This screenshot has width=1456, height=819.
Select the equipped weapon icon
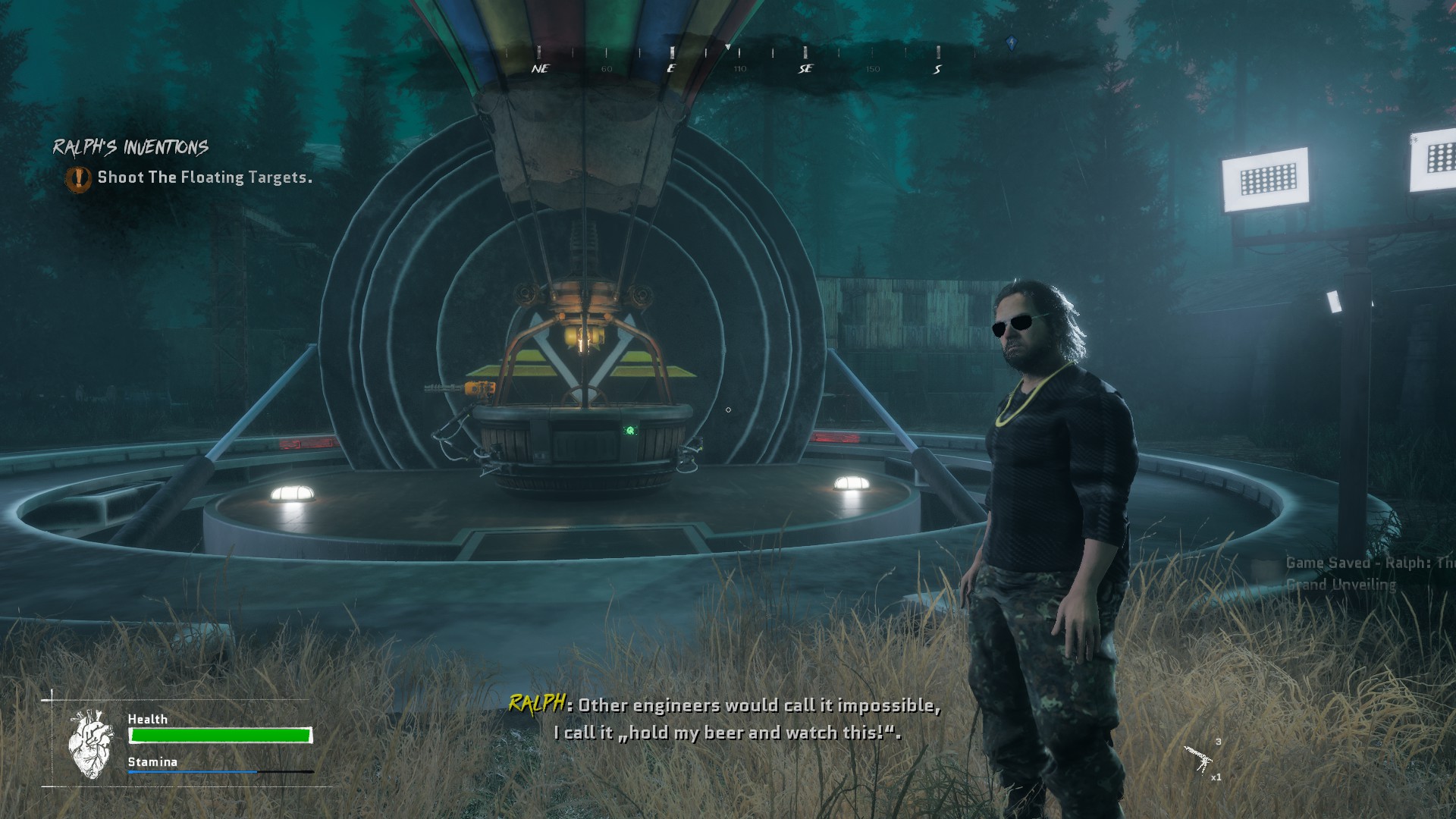[1199, 759]
